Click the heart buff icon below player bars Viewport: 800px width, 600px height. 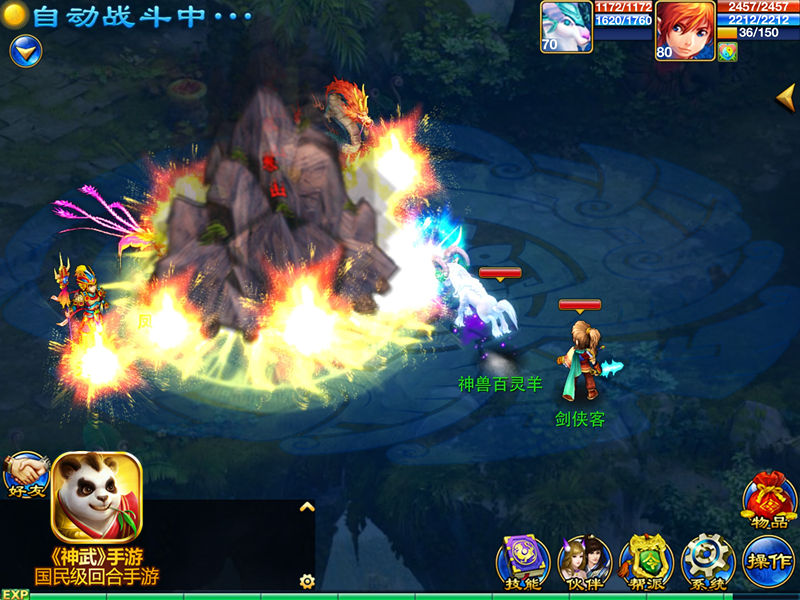coord(727,52)
